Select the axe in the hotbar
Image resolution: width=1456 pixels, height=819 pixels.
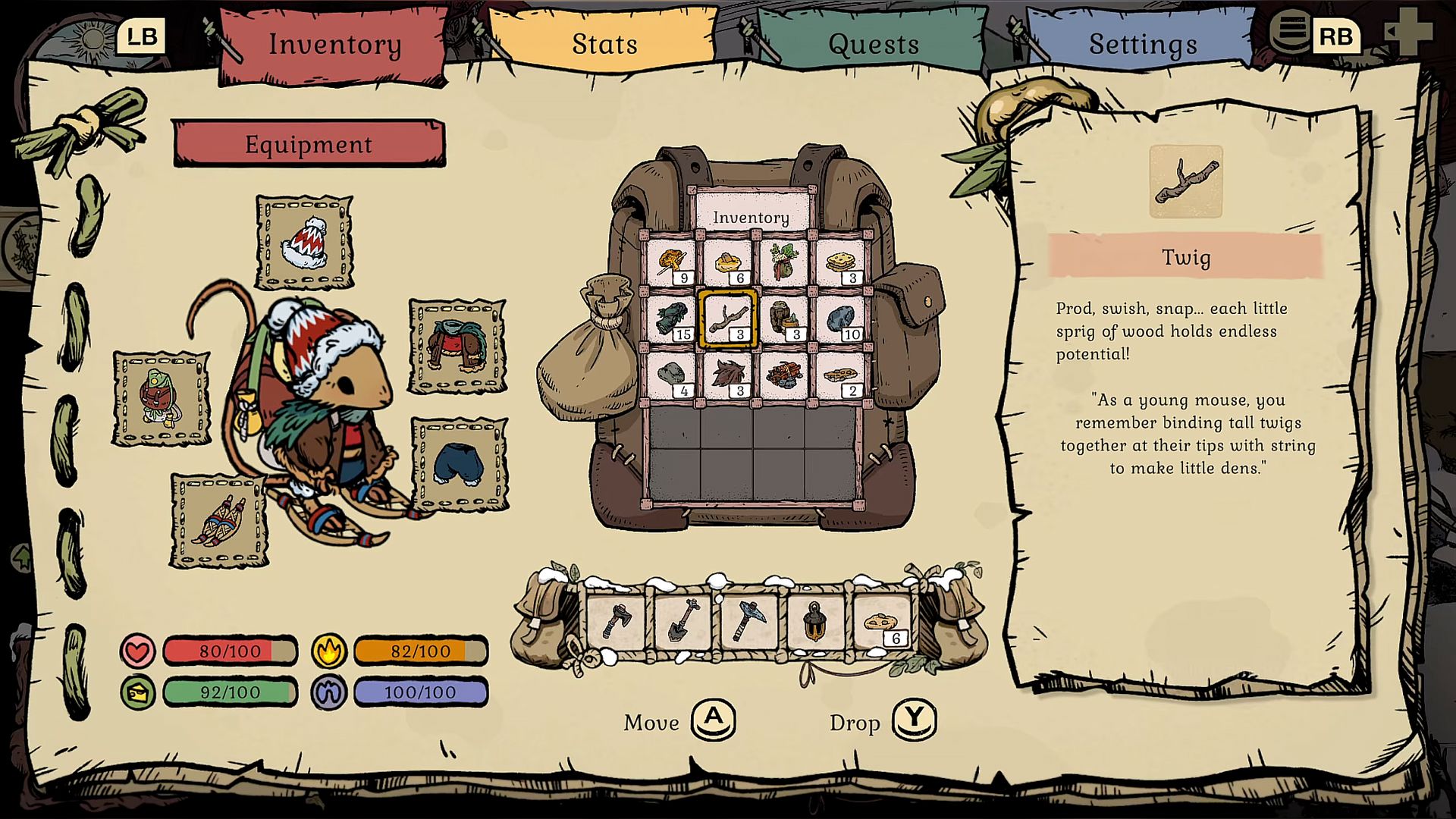[617, 621]
